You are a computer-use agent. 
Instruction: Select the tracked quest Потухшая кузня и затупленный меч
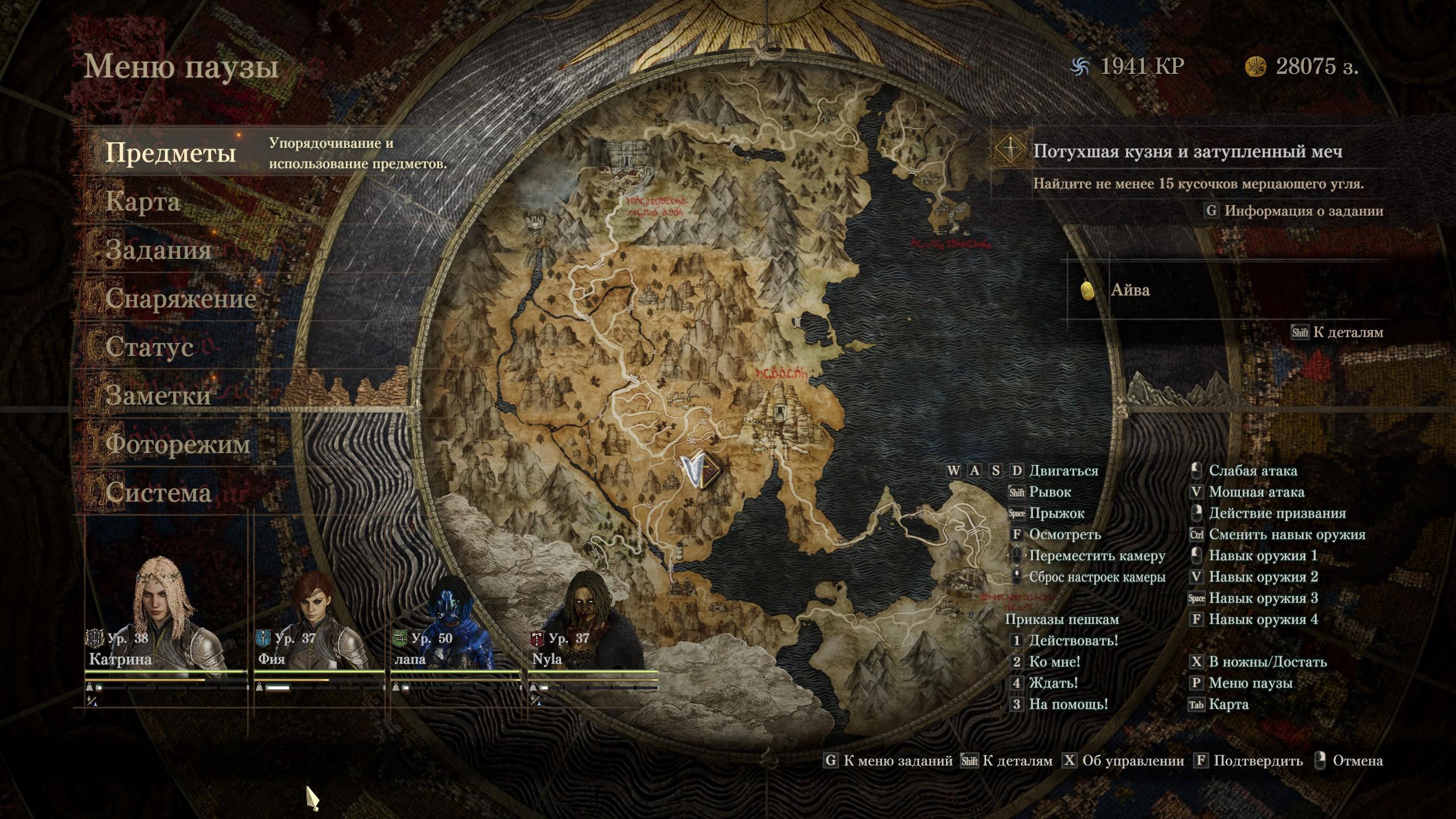1188,151
